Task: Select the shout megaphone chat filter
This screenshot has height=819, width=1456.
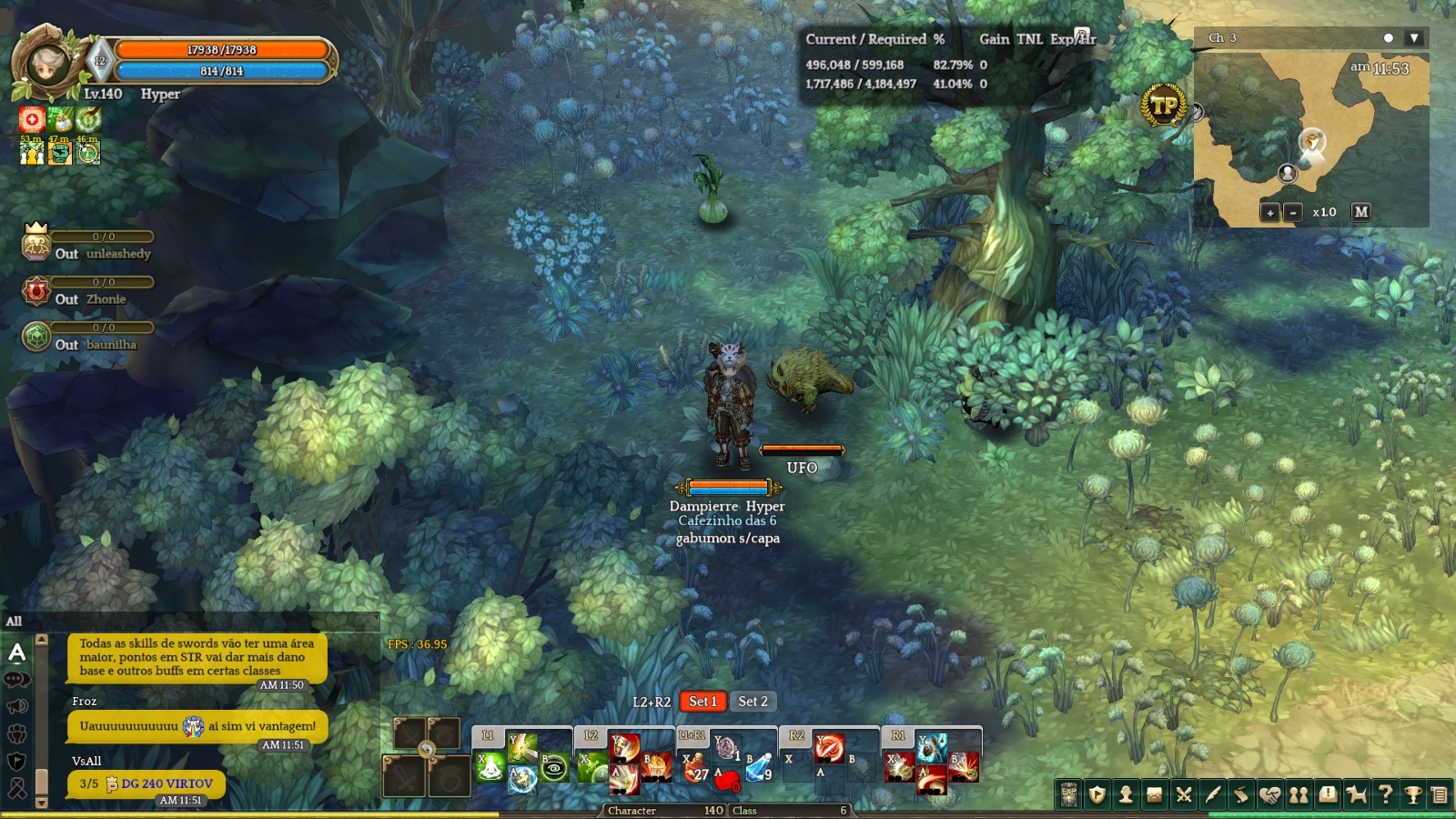Action: (x=16, y=706)
